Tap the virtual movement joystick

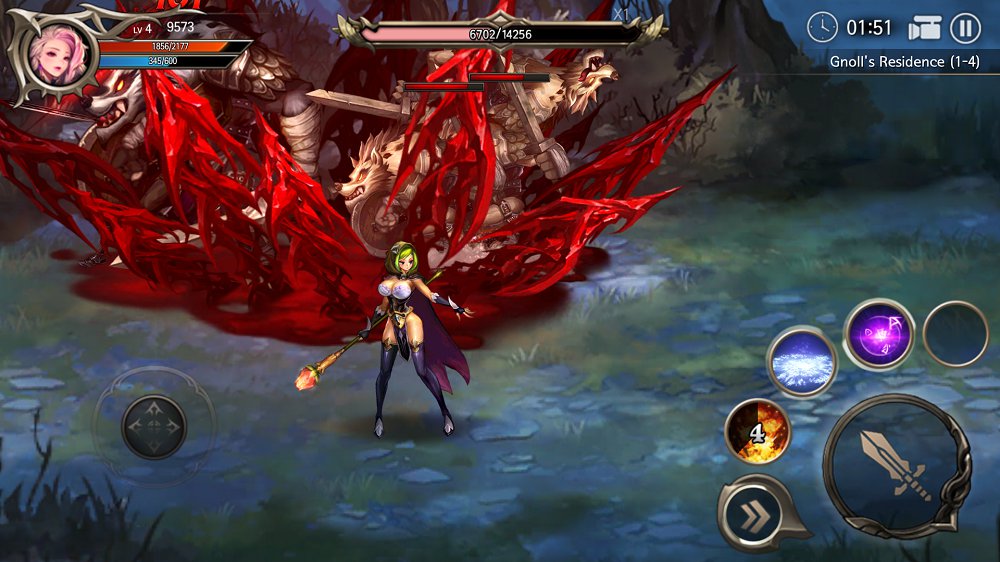click(154, 427)
